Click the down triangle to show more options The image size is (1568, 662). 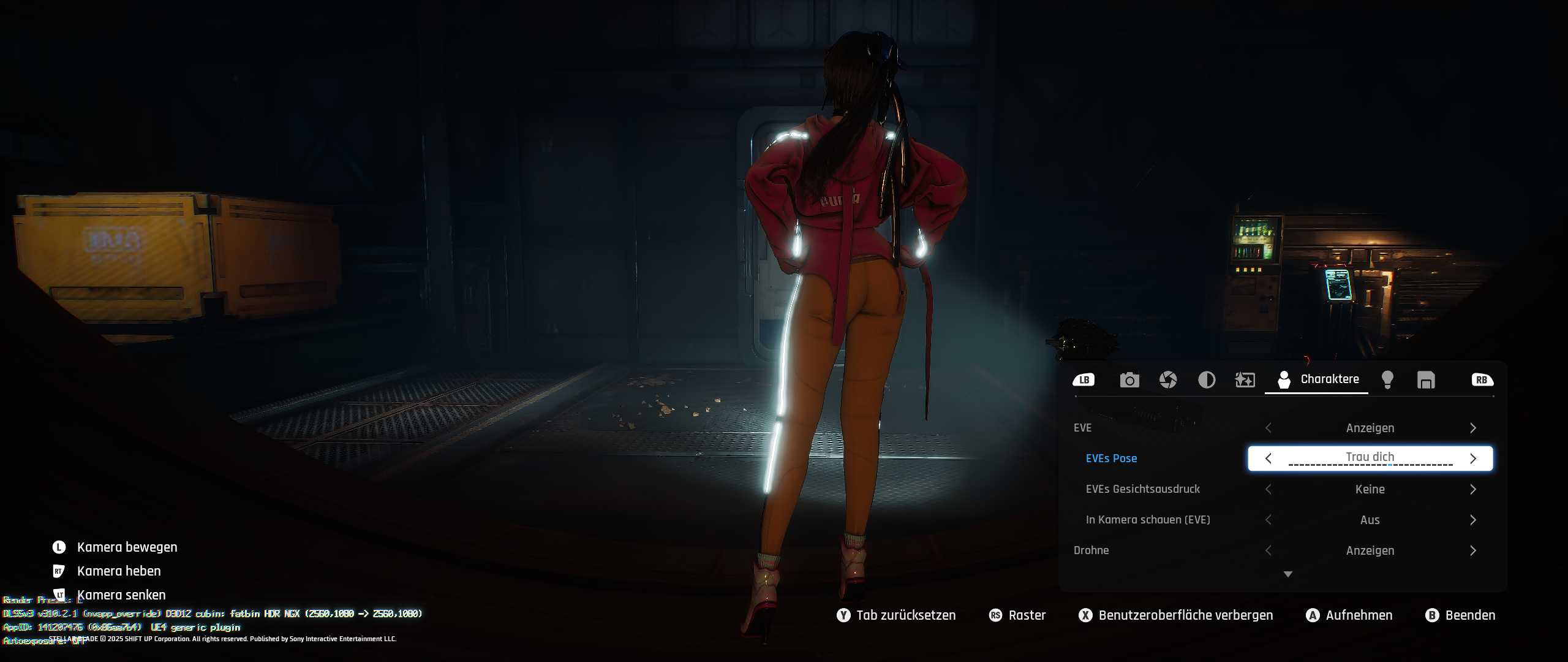1288,574
